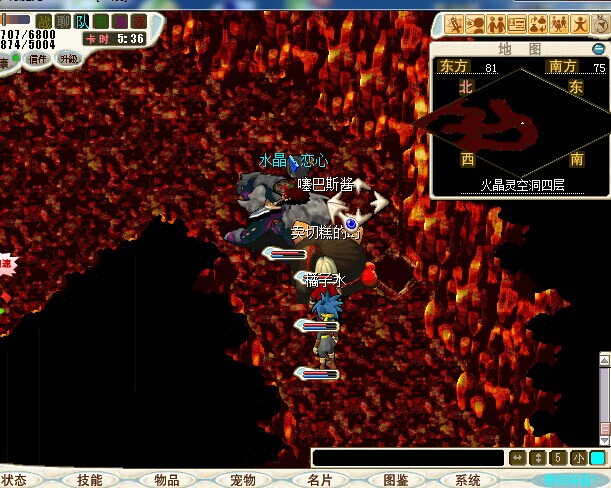Open the 技能 skills menu
Screen dimensions: 611x488
coord(89,480)
